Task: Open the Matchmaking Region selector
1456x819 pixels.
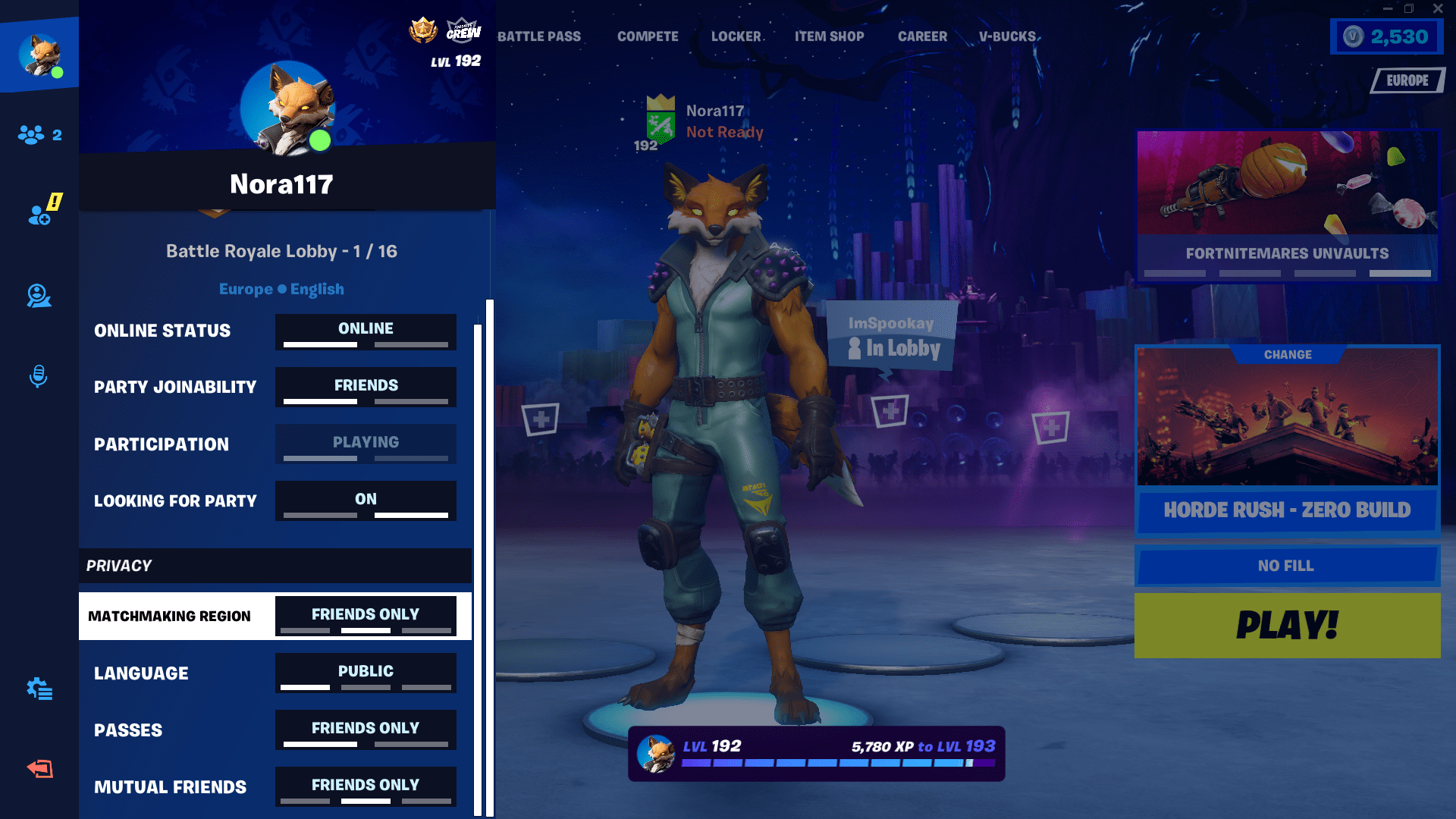Action: [365, 616]
